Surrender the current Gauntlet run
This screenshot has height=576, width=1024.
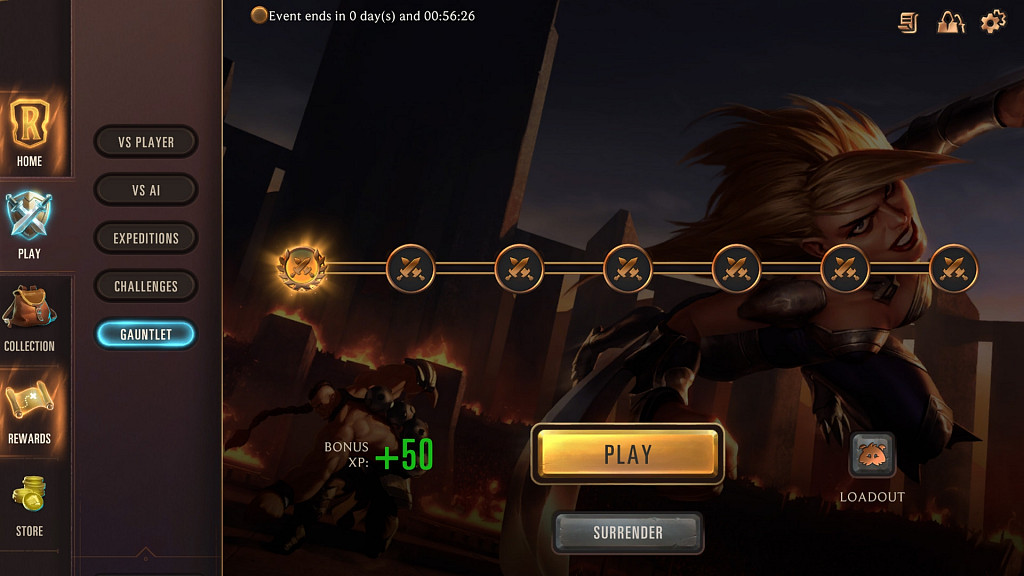(628, 533)
